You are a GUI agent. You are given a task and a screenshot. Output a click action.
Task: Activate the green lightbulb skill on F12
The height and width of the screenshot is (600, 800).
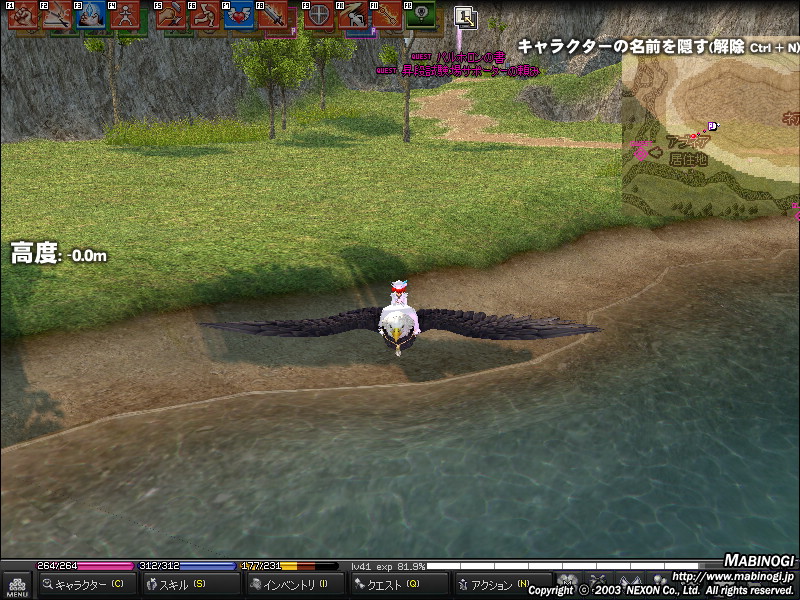click(420, 16)
